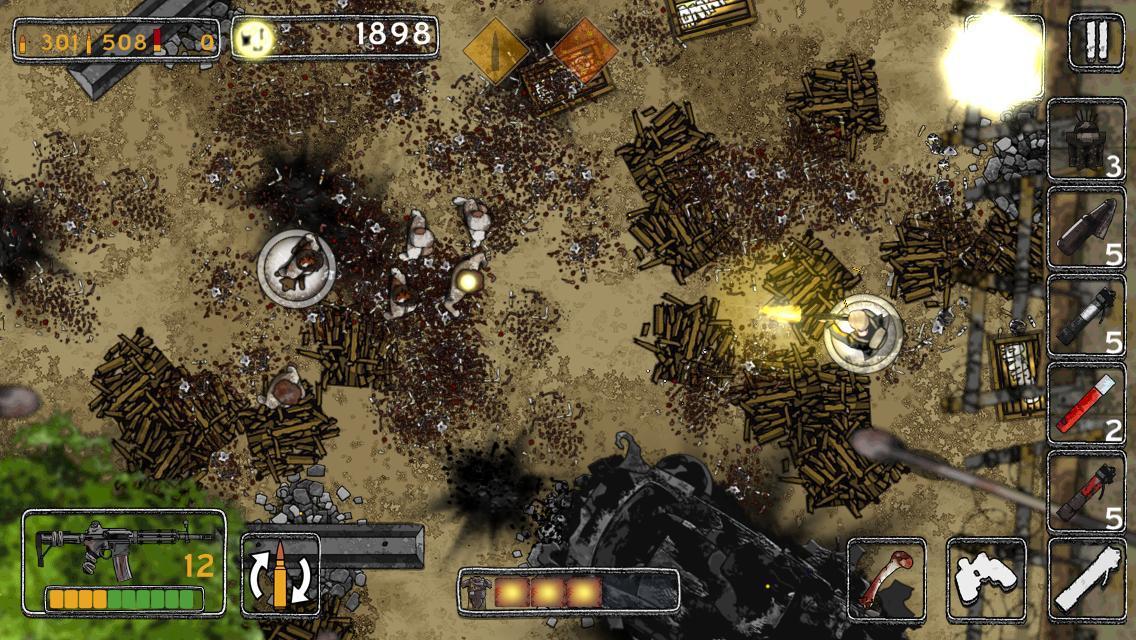This screenshot has width=1136, height=640.
Task: Use the meat bone bait item
Action: point(886,578)
